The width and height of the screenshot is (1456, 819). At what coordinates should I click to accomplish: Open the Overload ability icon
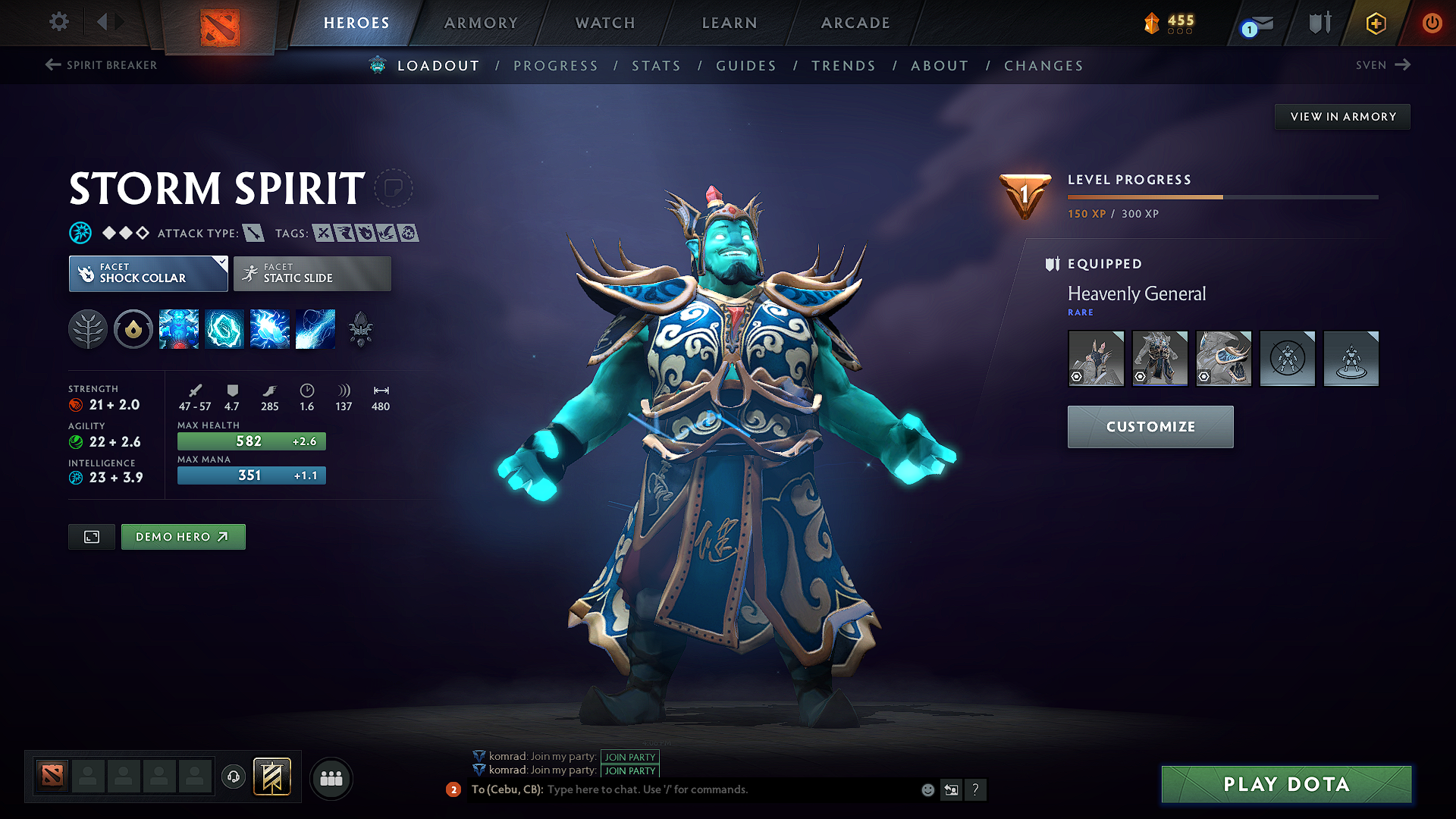coord(270,328)
